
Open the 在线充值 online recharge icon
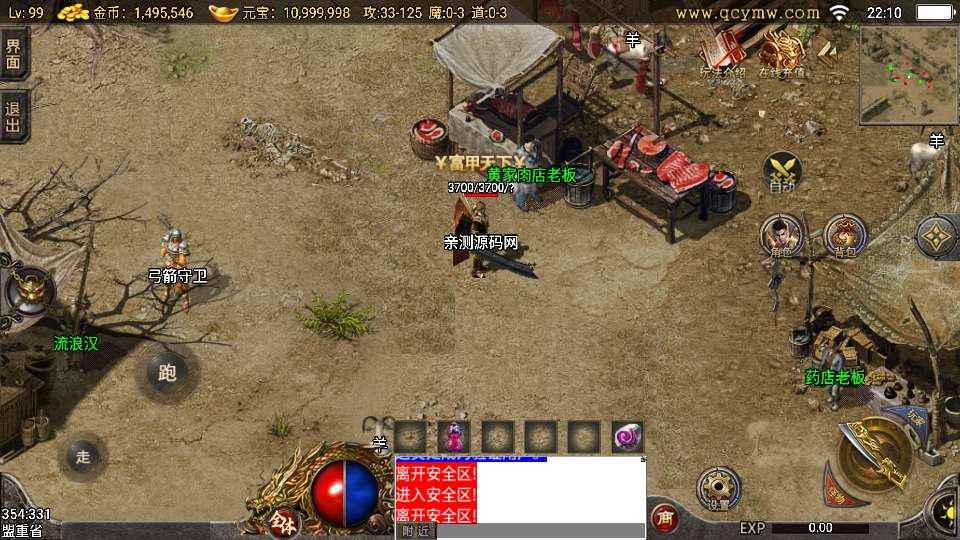click(x=782, y=53)
